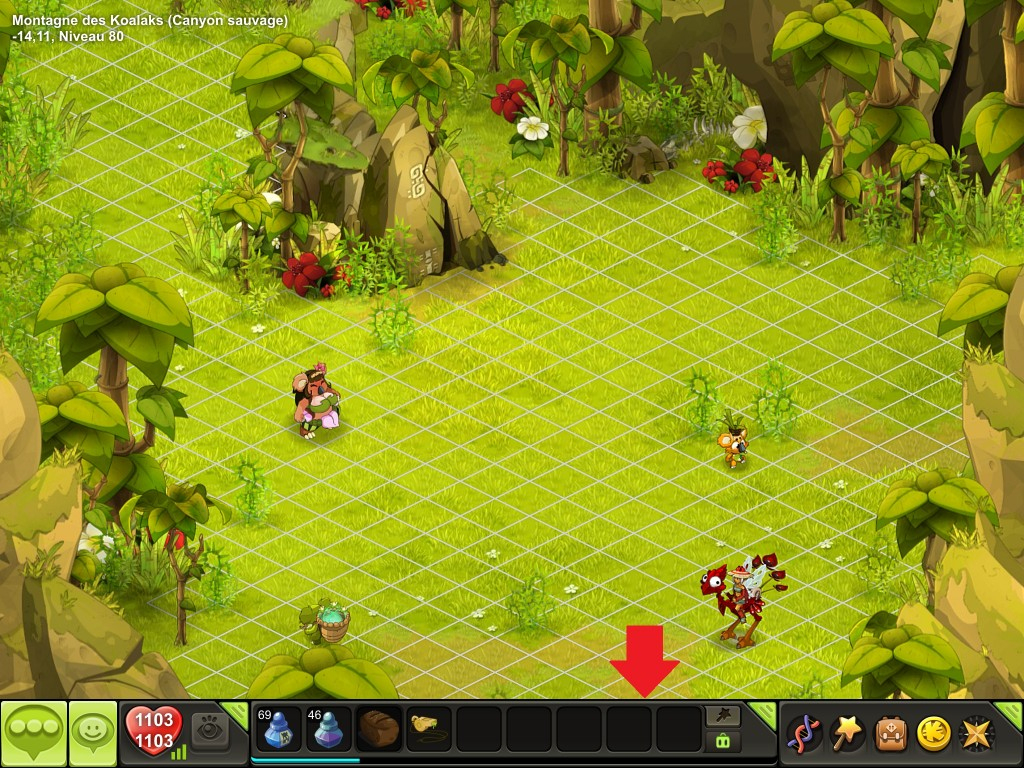Open the backpack inventory
This screenshot has width=1024, height=768.
point(891,734)
